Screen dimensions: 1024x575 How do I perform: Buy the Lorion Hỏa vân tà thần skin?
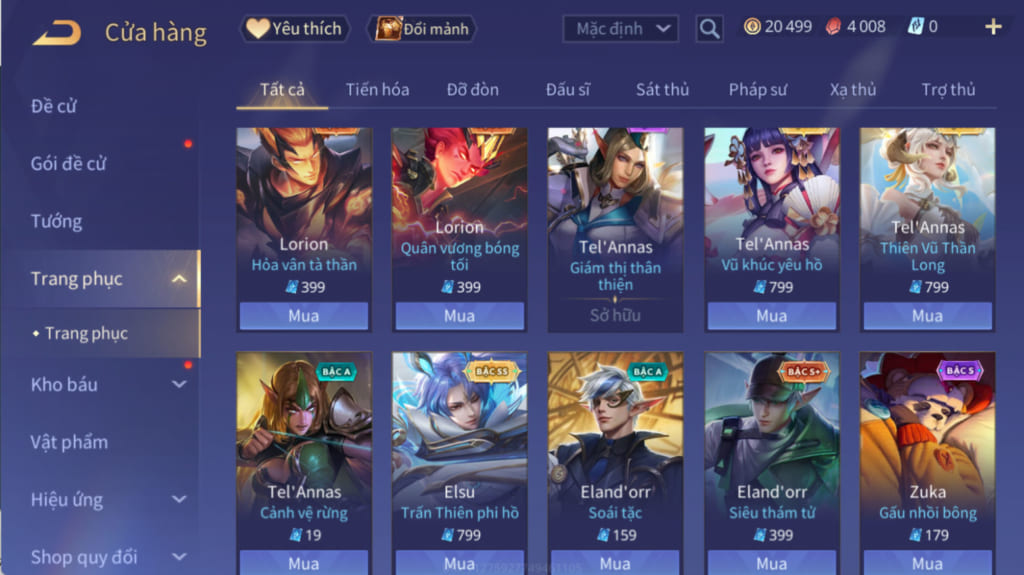tap(303, 316)
